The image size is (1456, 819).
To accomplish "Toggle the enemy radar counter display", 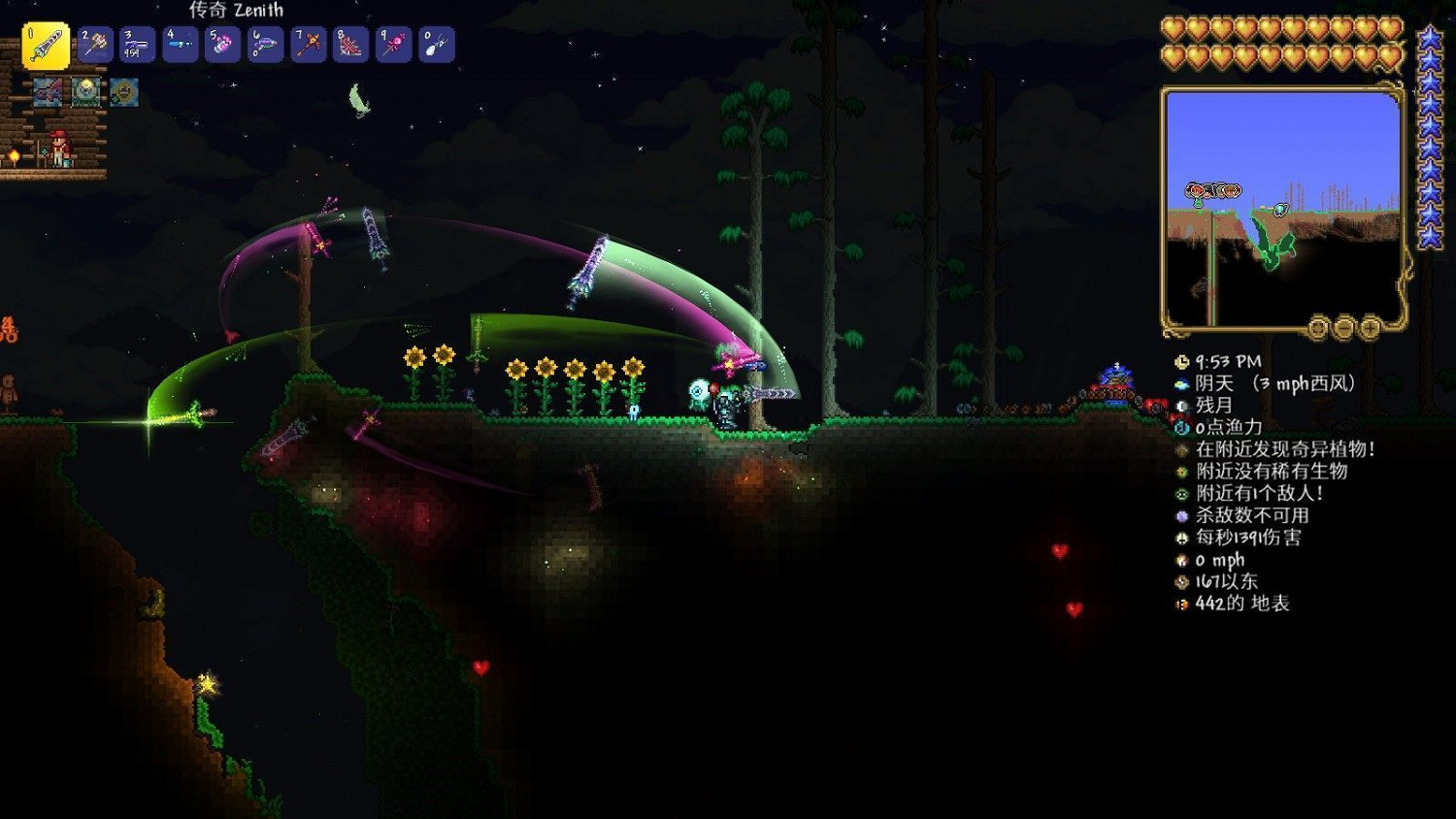I will [1181, 493].
